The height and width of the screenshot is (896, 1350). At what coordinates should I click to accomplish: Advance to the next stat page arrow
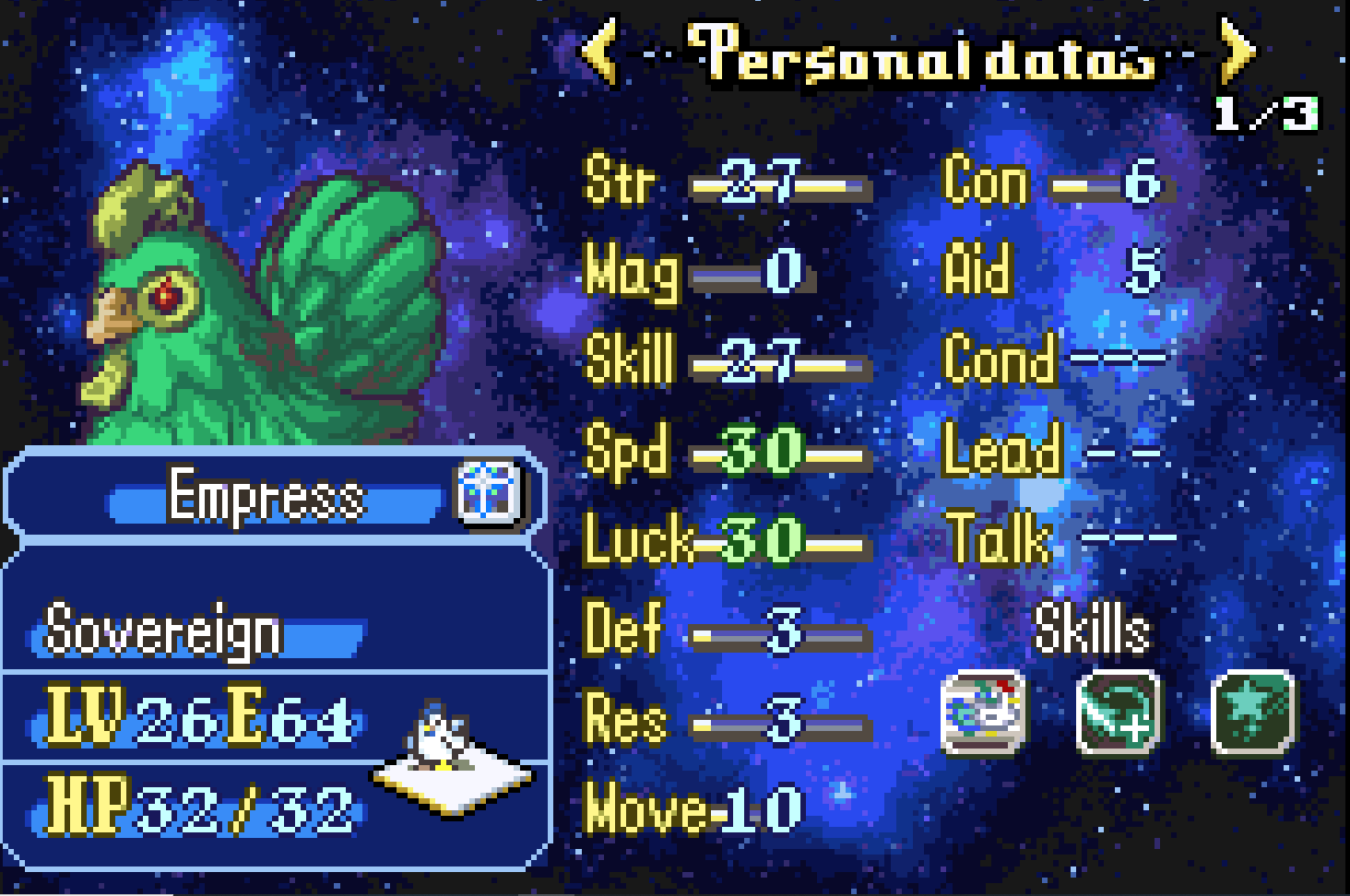point(1237,53)
